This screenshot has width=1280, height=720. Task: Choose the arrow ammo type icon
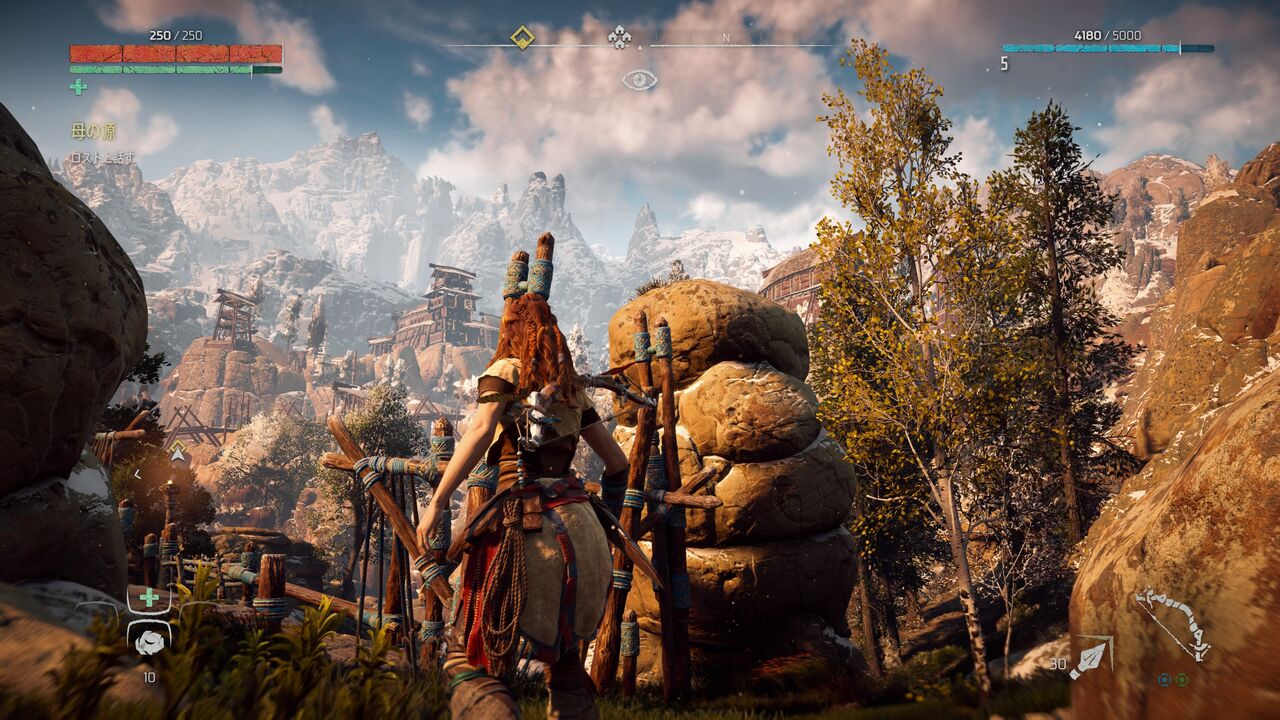(1089, 660)
